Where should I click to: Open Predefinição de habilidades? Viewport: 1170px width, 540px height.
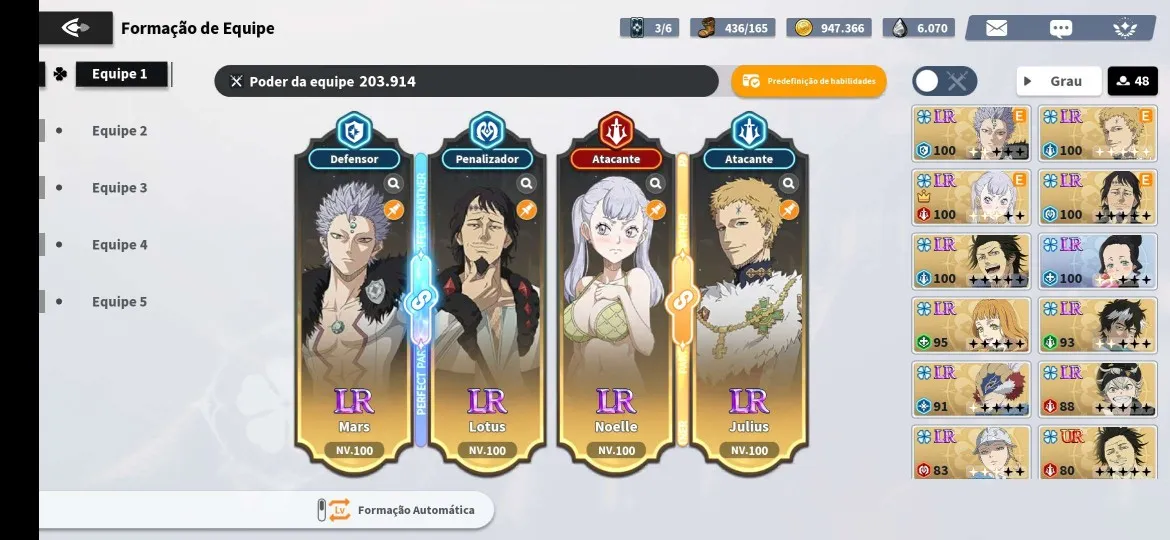click(809, 81)
